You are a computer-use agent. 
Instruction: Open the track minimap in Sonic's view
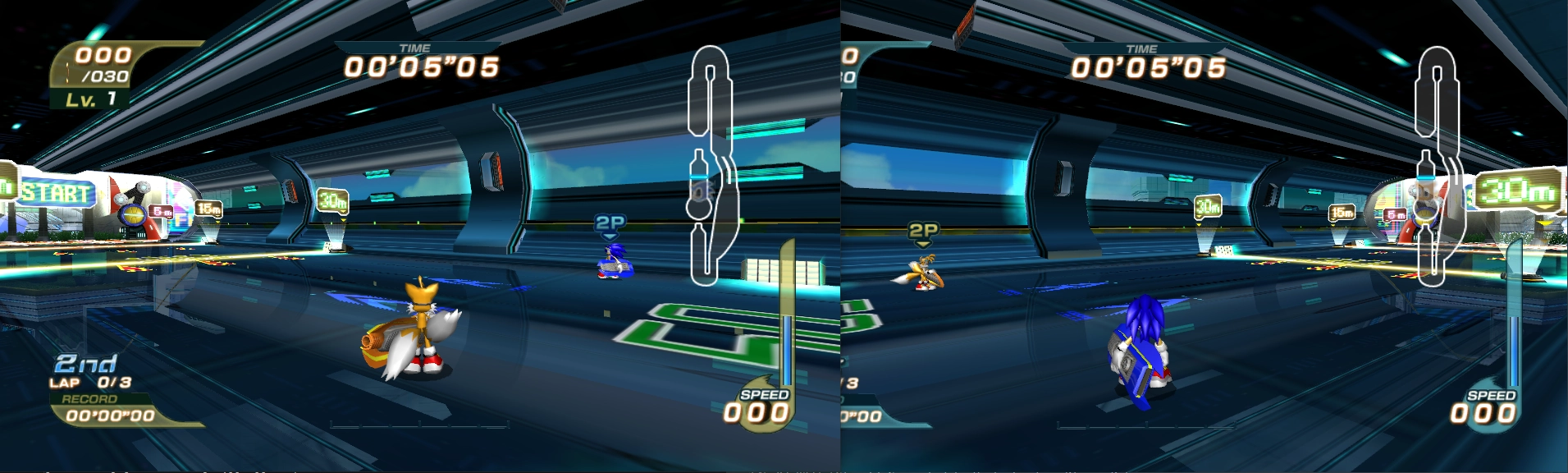pyautogui.click(x=1437, y=164)
